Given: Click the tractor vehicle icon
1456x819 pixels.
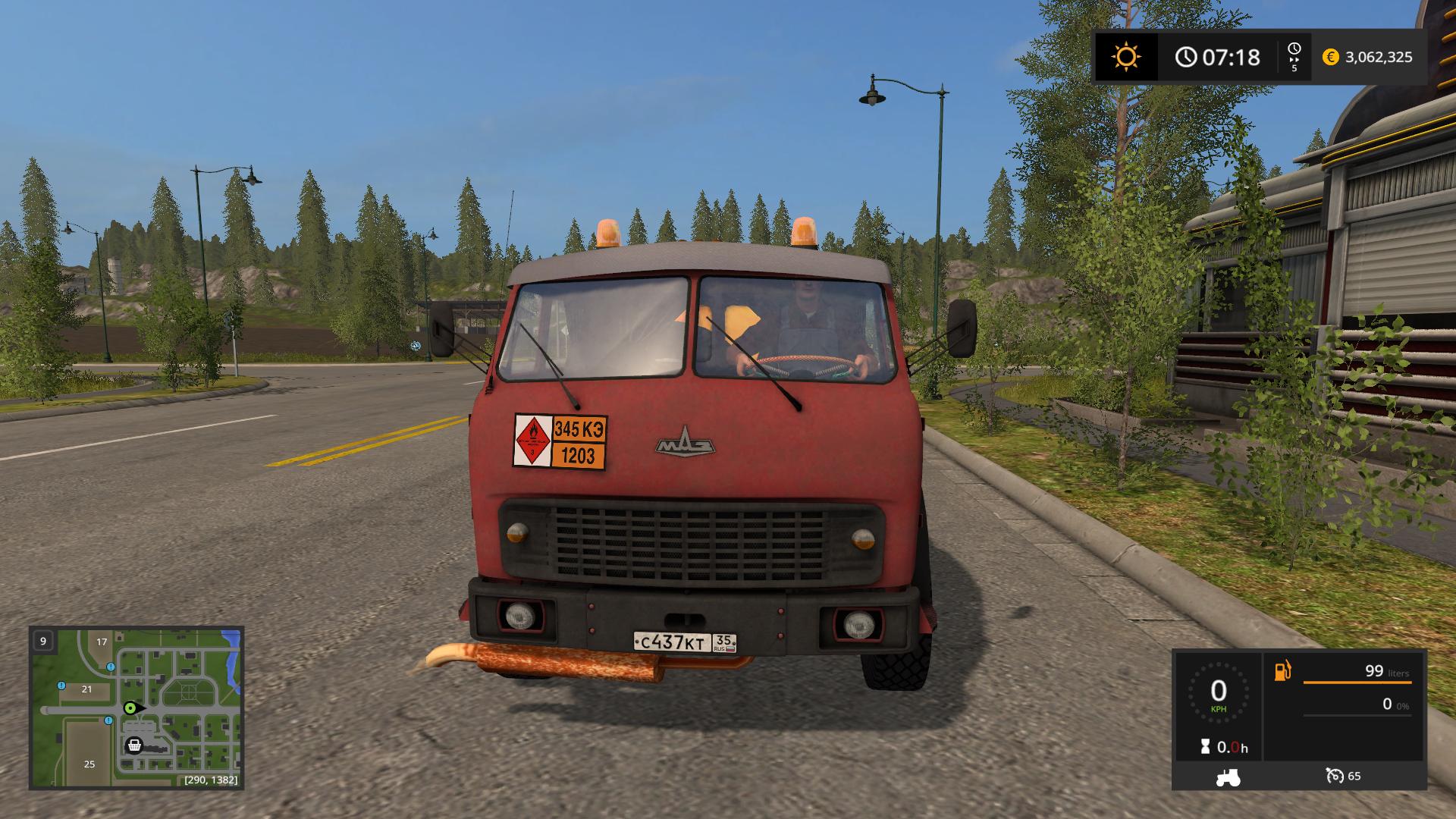Looking at the screenshot, I should click(x=1227, y=777).
